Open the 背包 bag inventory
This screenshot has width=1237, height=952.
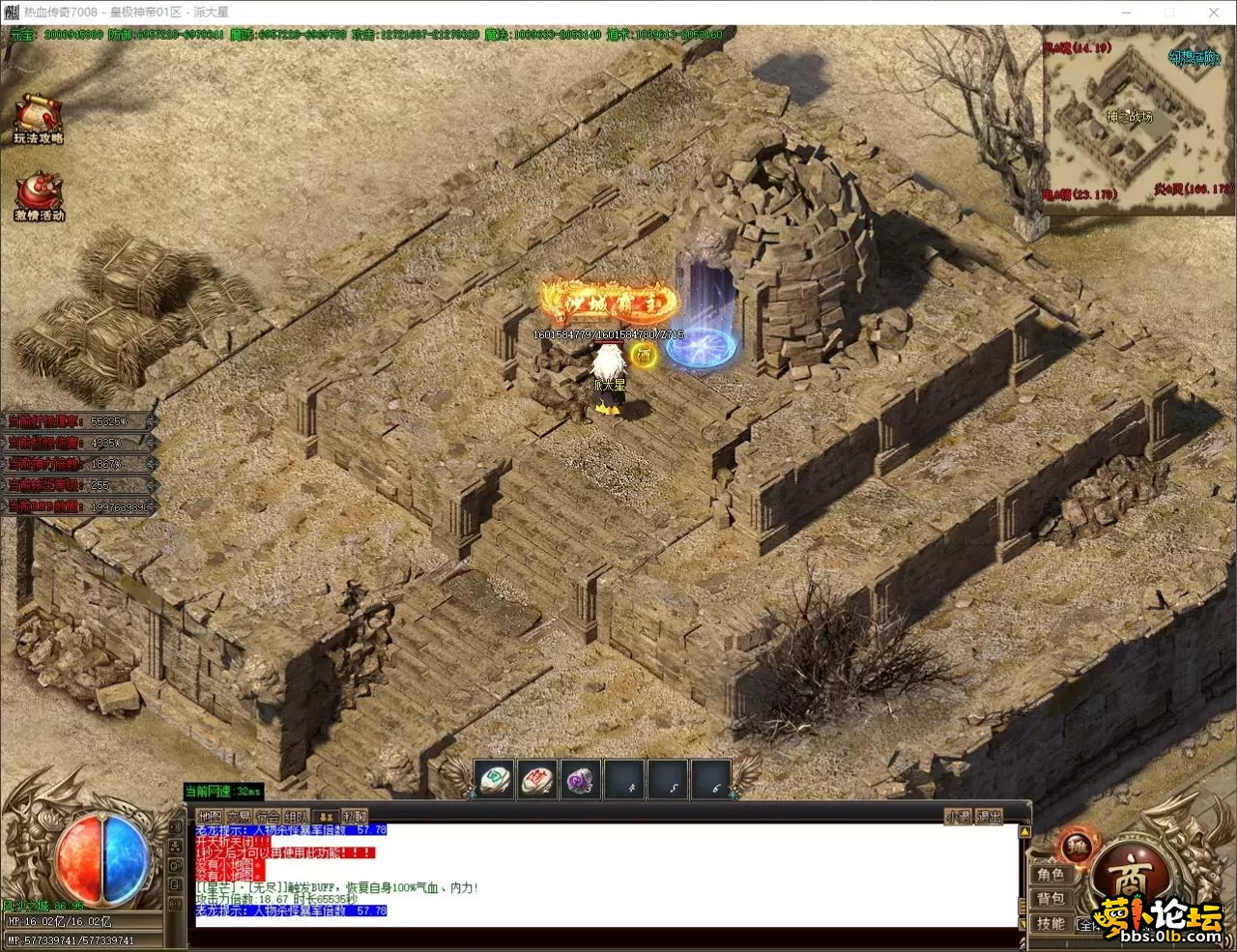click(1050, 900)
